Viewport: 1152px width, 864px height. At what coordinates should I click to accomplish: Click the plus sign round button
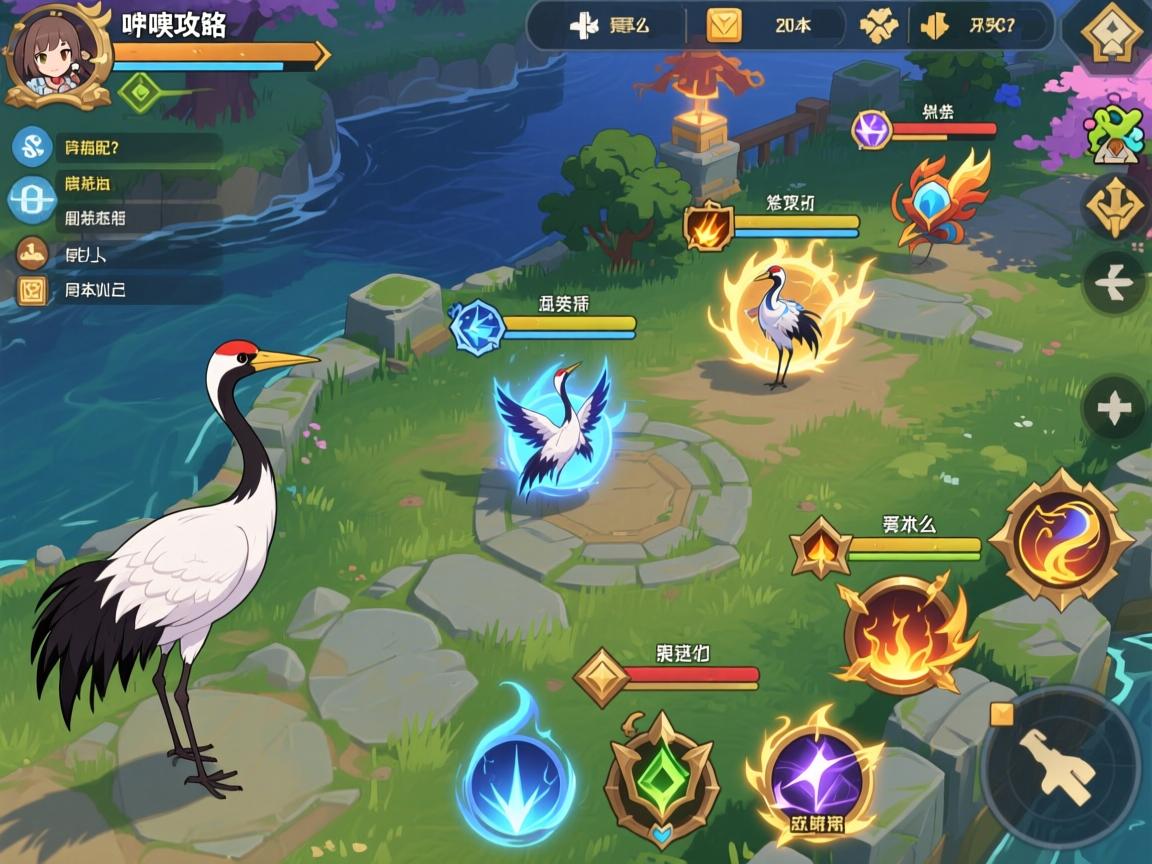click(1114, 408)
